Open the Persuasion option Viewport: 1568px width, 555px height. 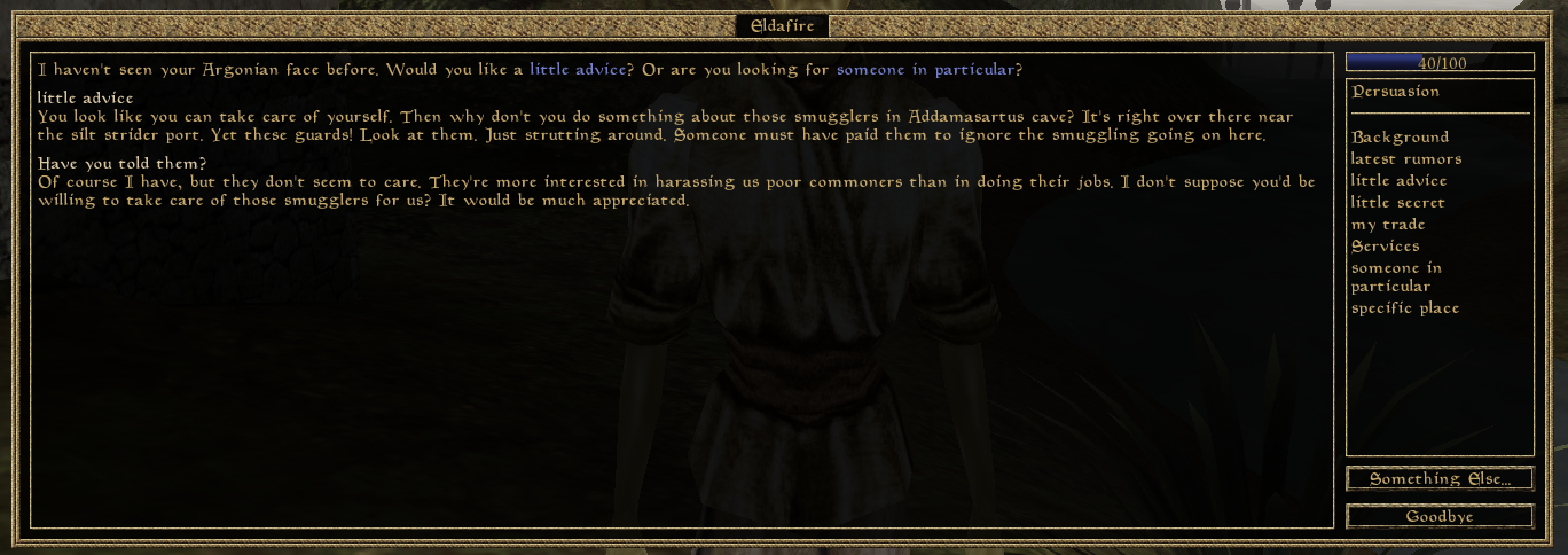coord(1395,91)
